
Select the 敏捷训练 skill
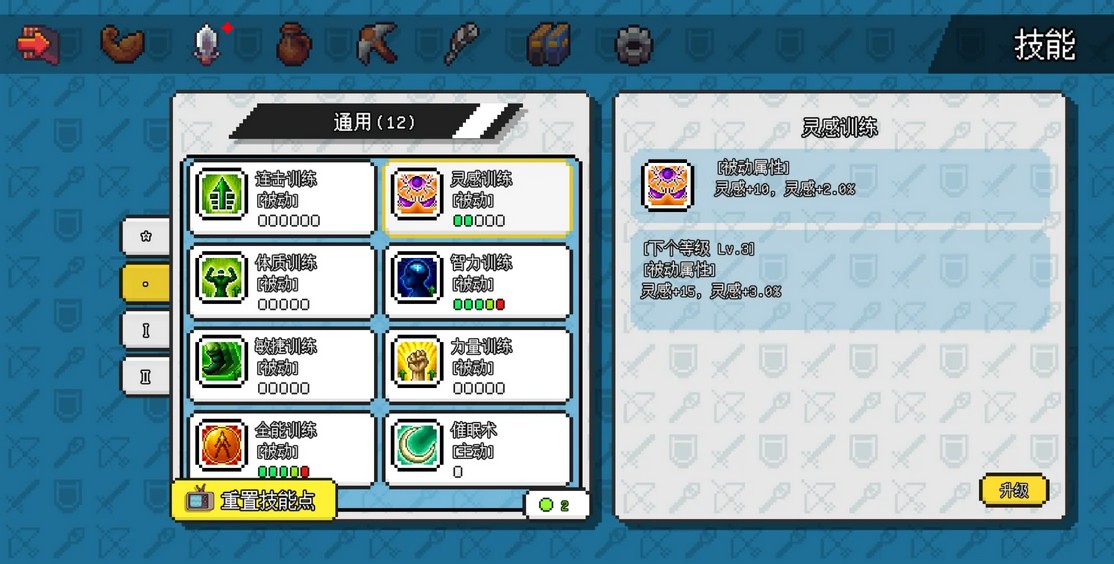(282, 365)
